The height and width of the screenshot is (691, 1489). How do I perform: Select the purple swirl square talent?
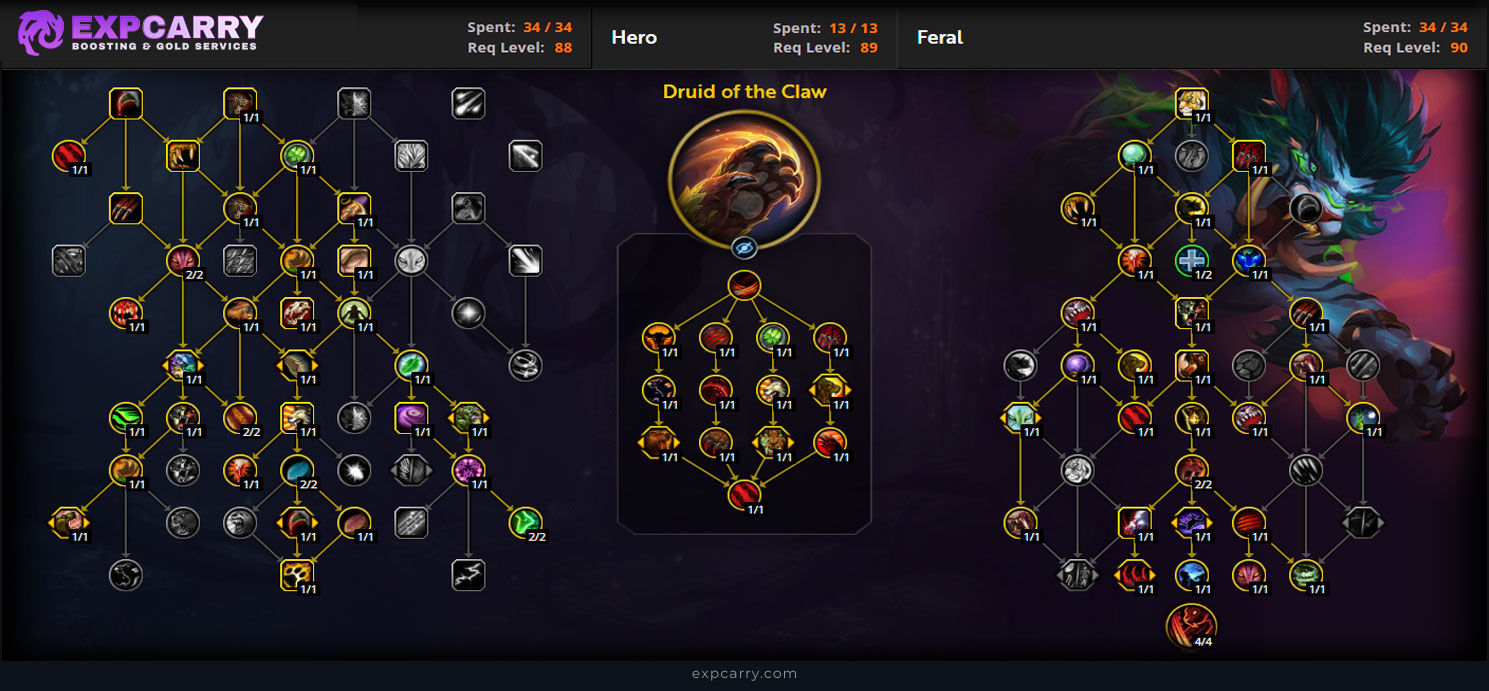click(411, 416)
